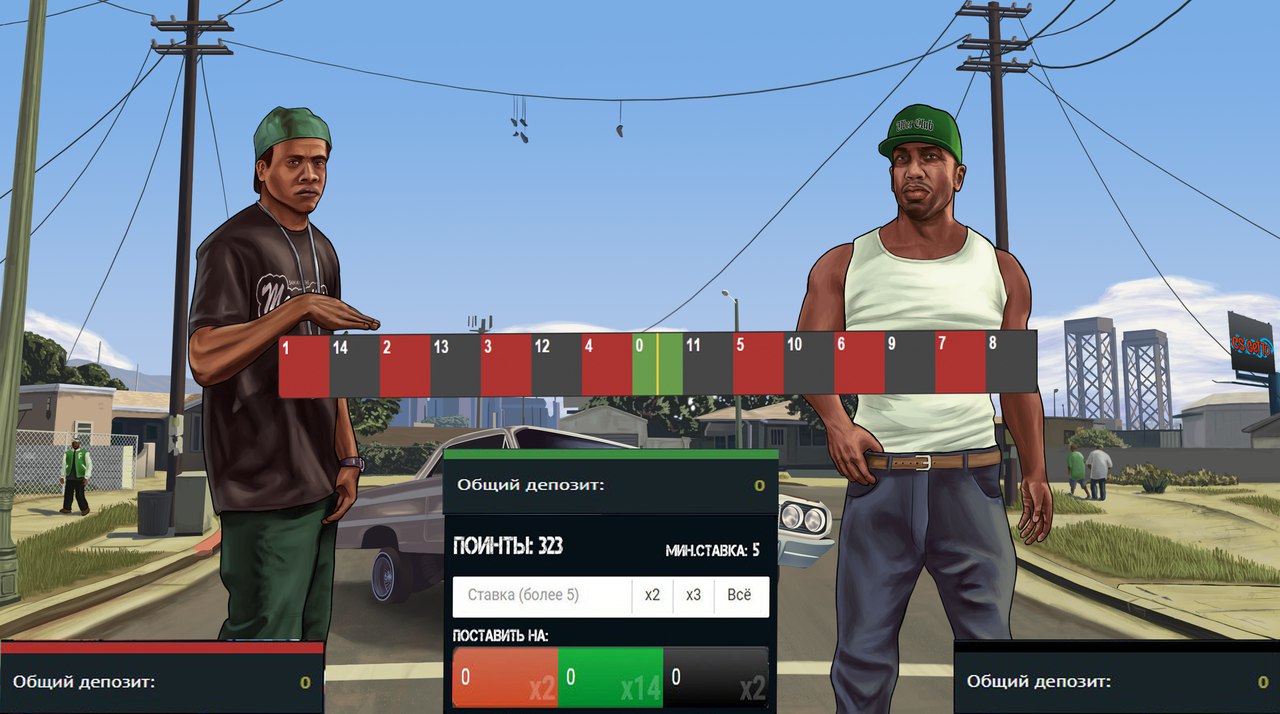Place bet on green x14

click(610, 678)
